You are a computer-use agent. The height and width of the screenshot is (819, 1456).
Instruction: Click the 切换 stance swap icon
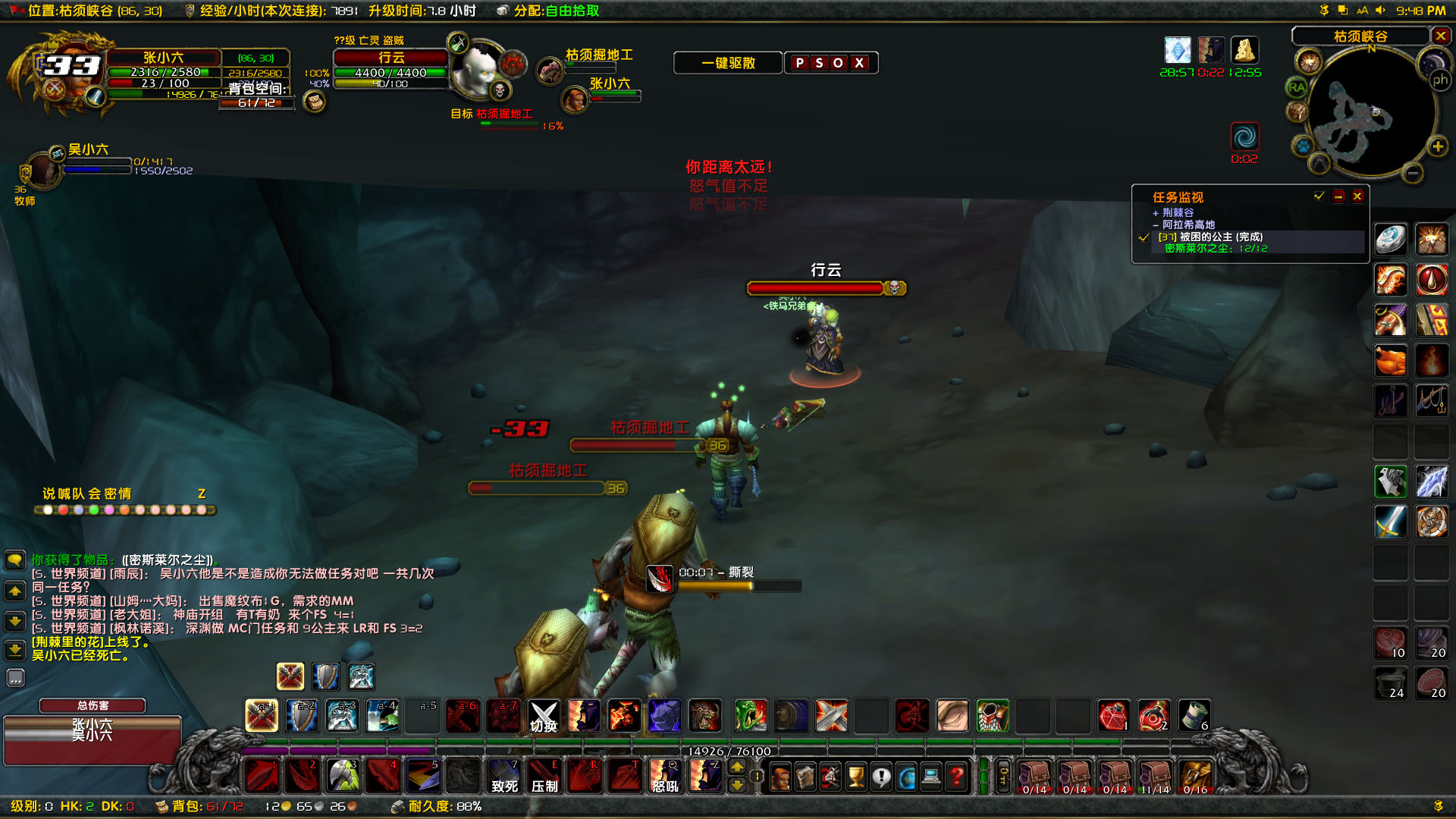point(543,715)
